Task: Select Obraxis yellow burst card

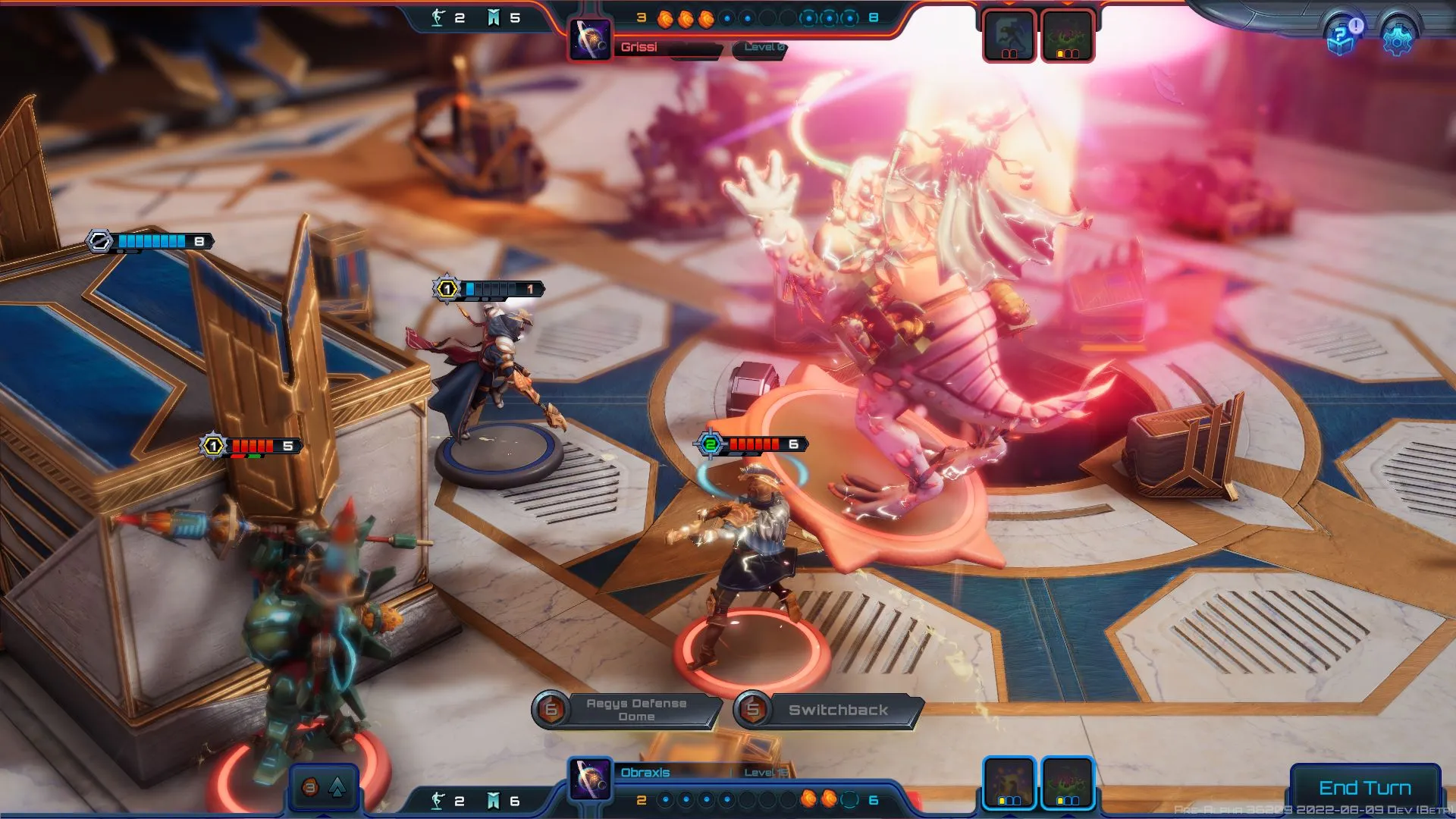Action: [1009, 783]
